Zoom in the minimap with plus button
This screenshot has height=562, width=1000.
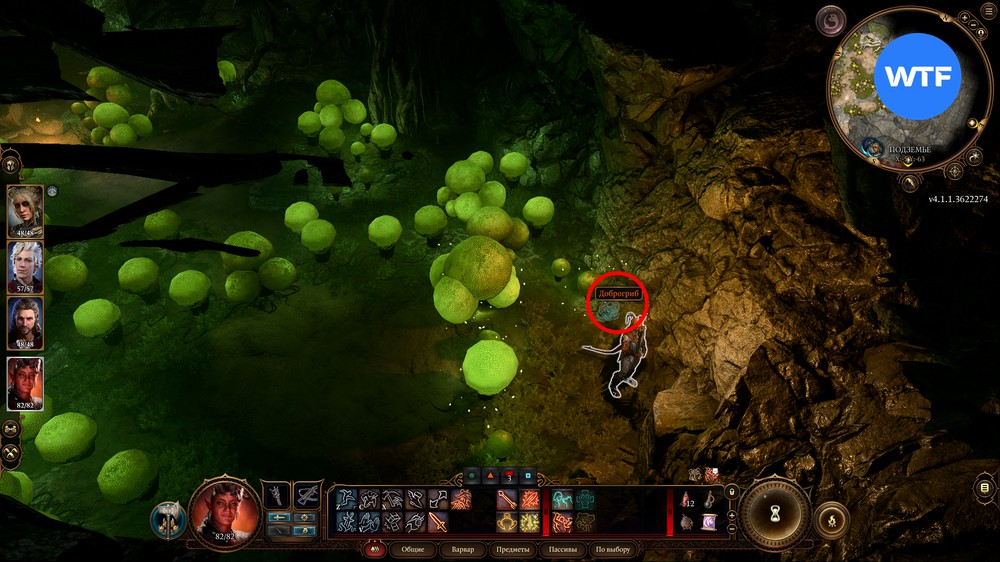(x=962, y=19)
